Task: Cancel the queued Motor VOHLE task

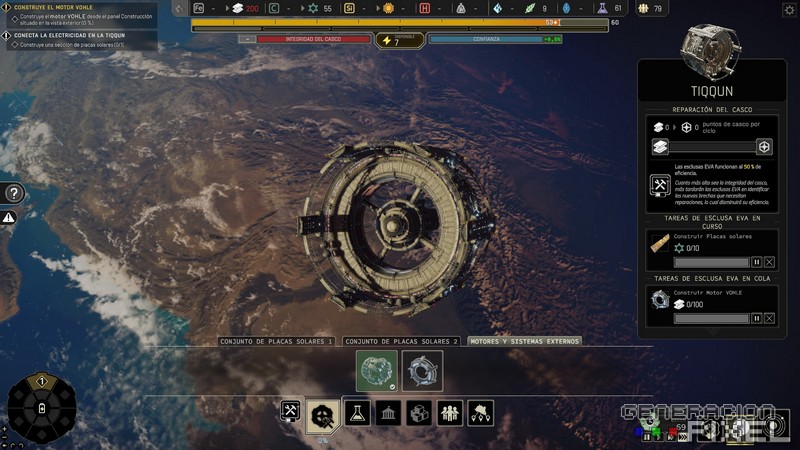Action: 769,319
